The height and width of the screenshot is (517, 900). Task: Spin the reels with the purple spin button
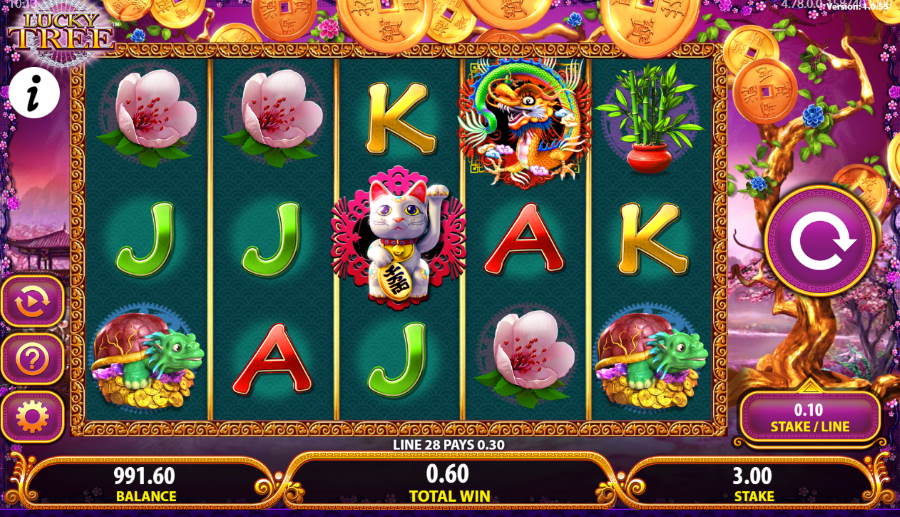820,240
